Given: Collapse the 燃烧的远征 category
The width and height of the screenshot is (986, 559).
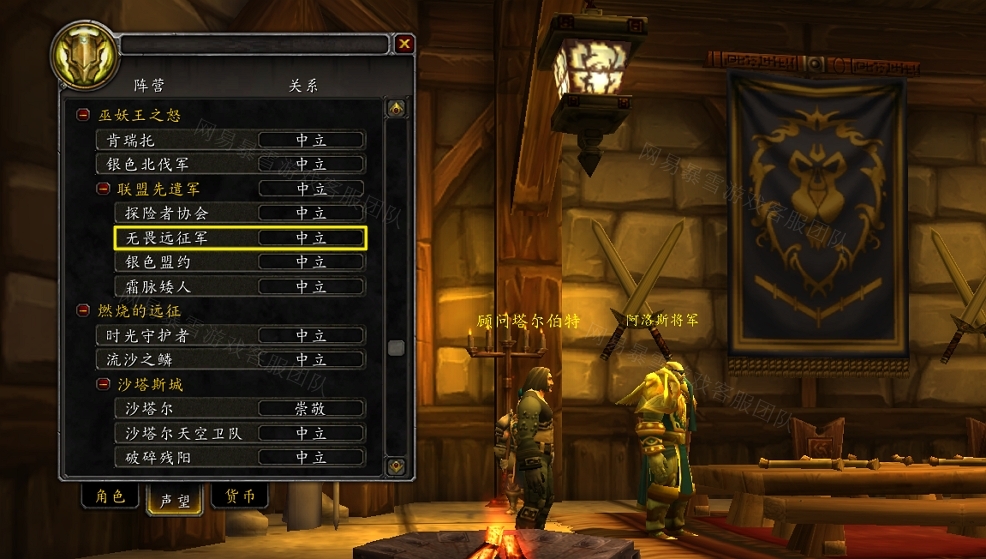Looking at the screenshot, I should click(83, 311).
